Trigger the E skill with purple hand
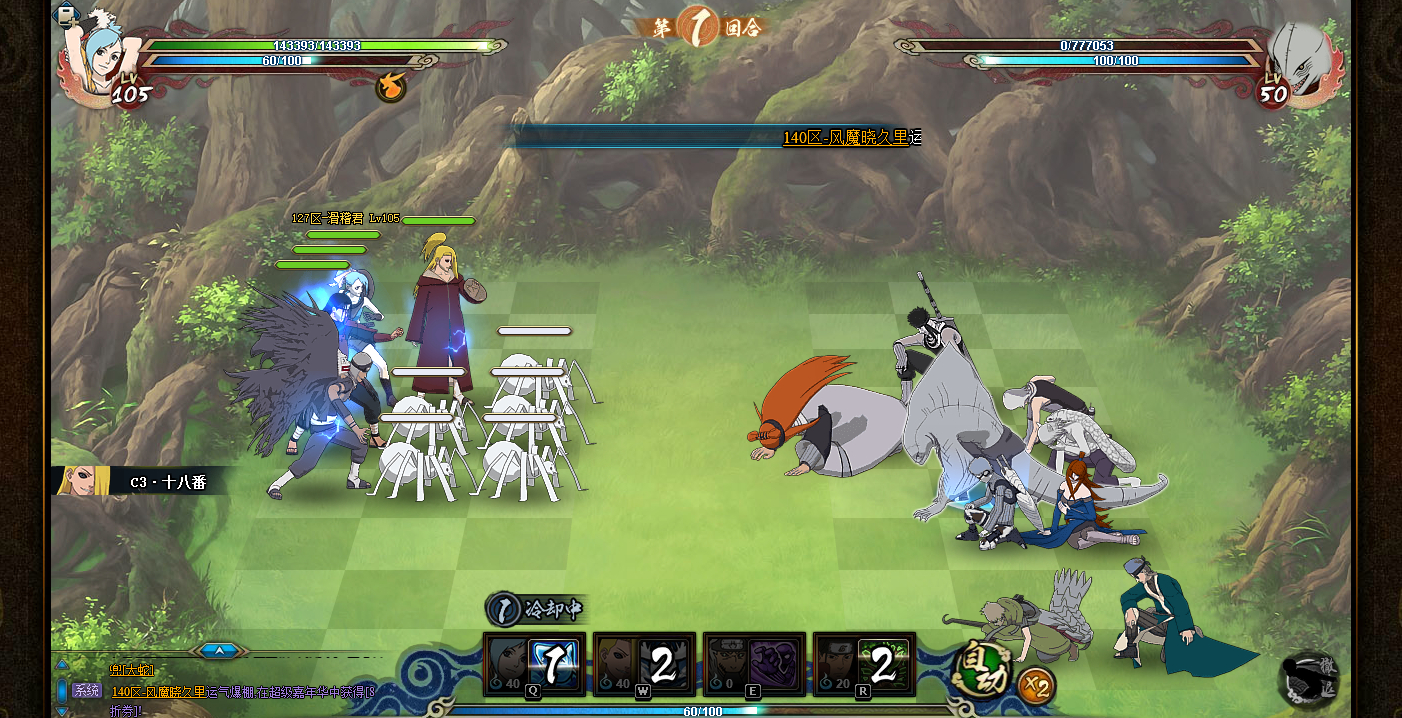Viewport: 1402px width, 718px height. [x=754, y=664]
